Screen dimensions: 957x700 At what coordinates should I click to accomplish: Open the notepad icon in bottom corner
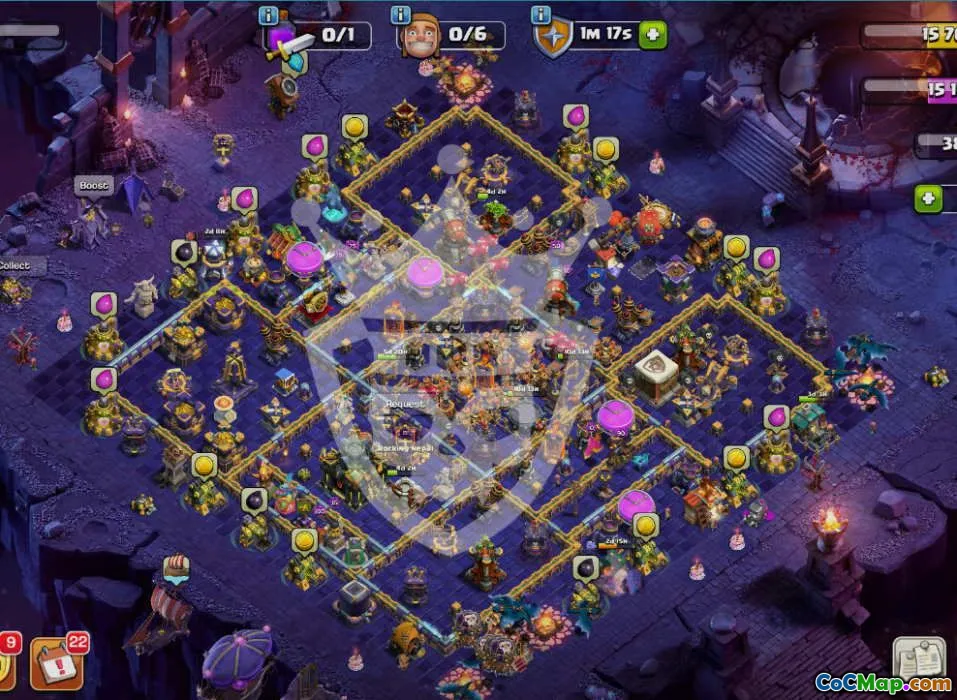918,659
